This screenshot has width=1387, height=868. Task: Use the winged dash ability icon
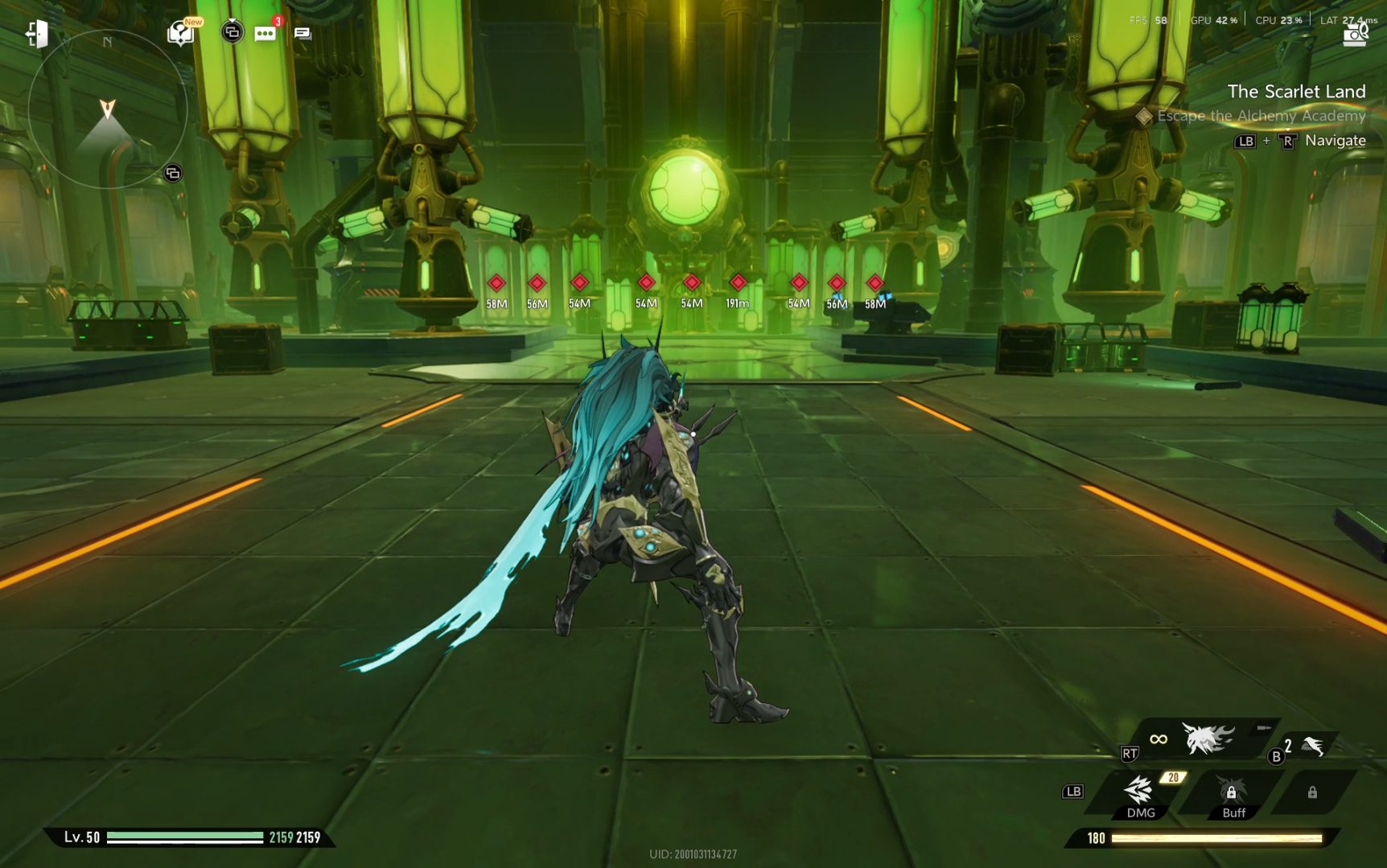click(1313, 747)
